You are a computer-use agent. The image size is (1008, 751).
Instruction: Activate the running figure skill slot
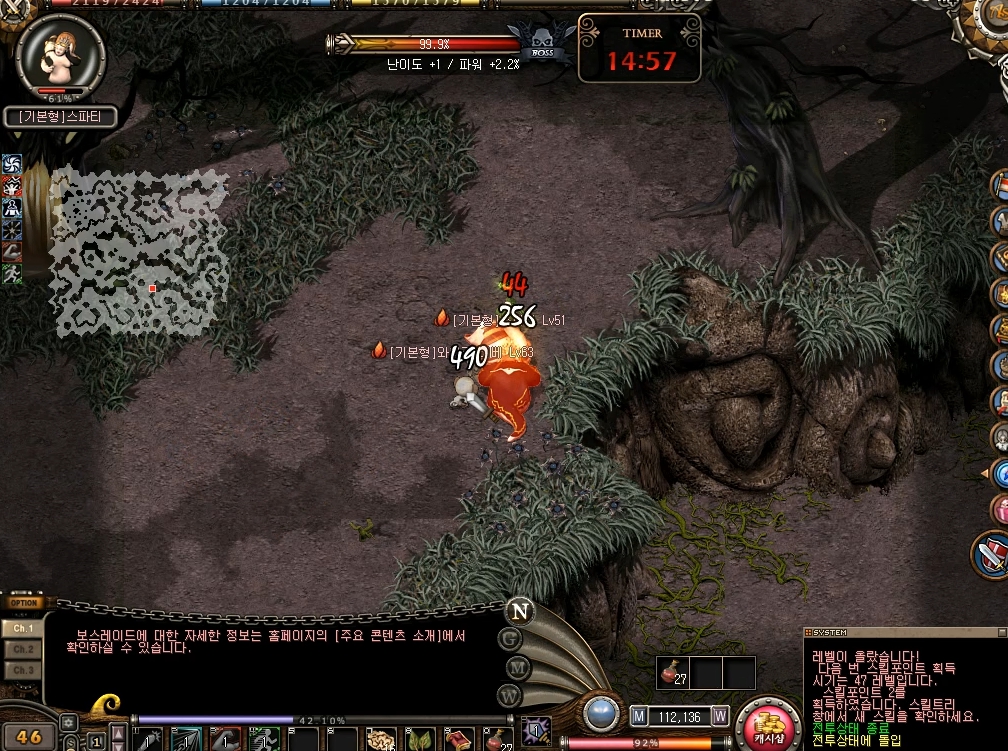click(12, 273)
